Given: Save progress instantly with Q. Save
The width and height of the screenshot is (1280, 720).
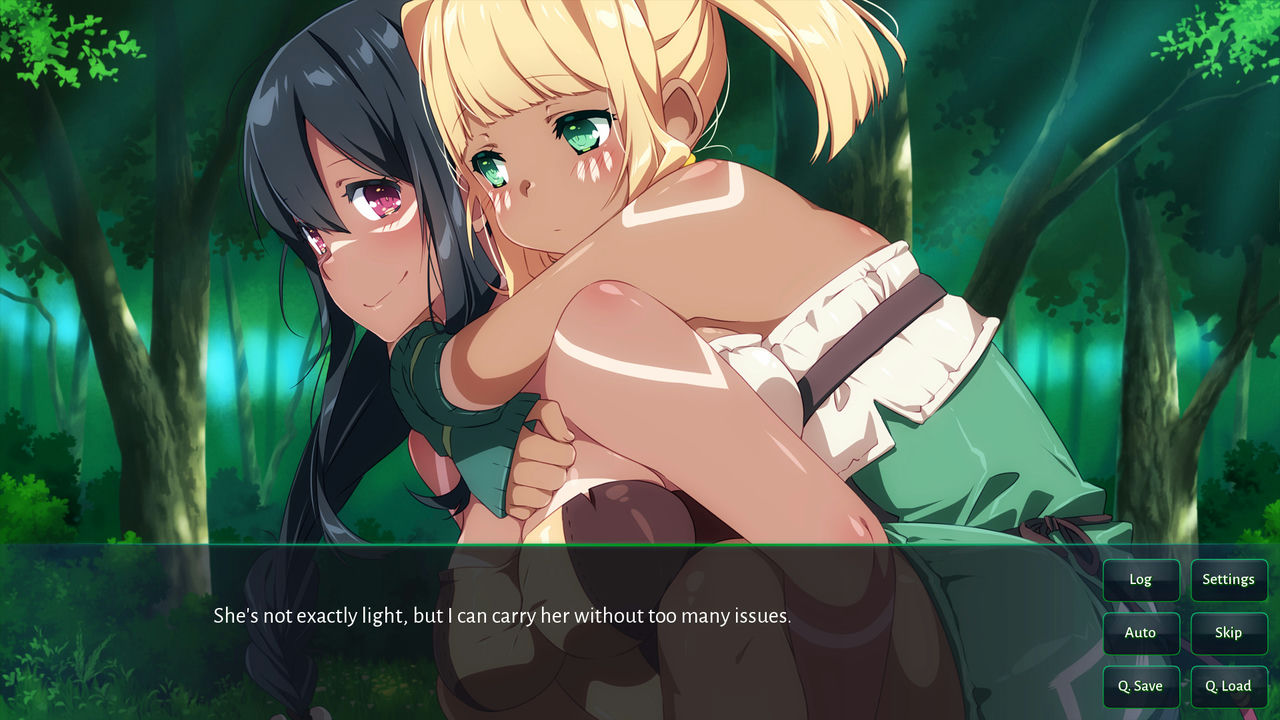Looking at the screenshot, I should point(1141,686).
